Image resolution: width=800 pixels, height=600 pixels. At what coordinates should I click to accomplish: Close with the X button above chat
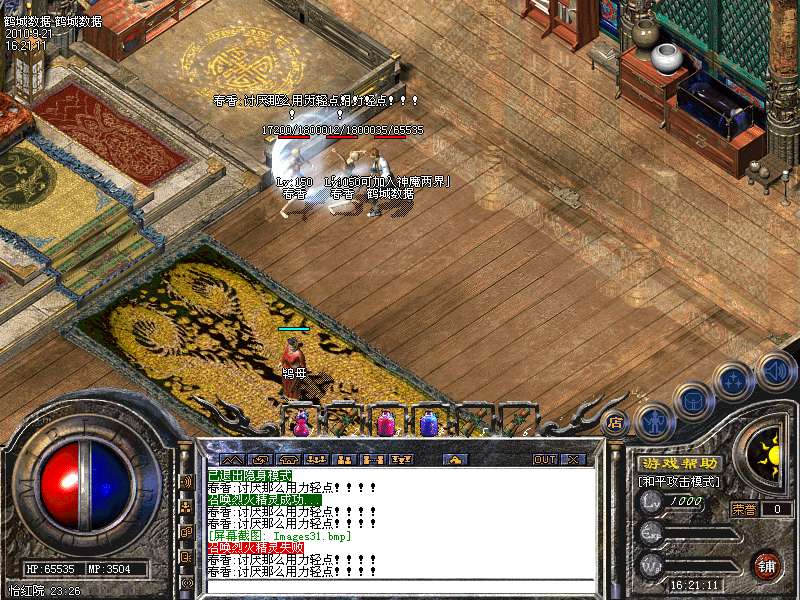pyautogui.click(x=573, y=460)
